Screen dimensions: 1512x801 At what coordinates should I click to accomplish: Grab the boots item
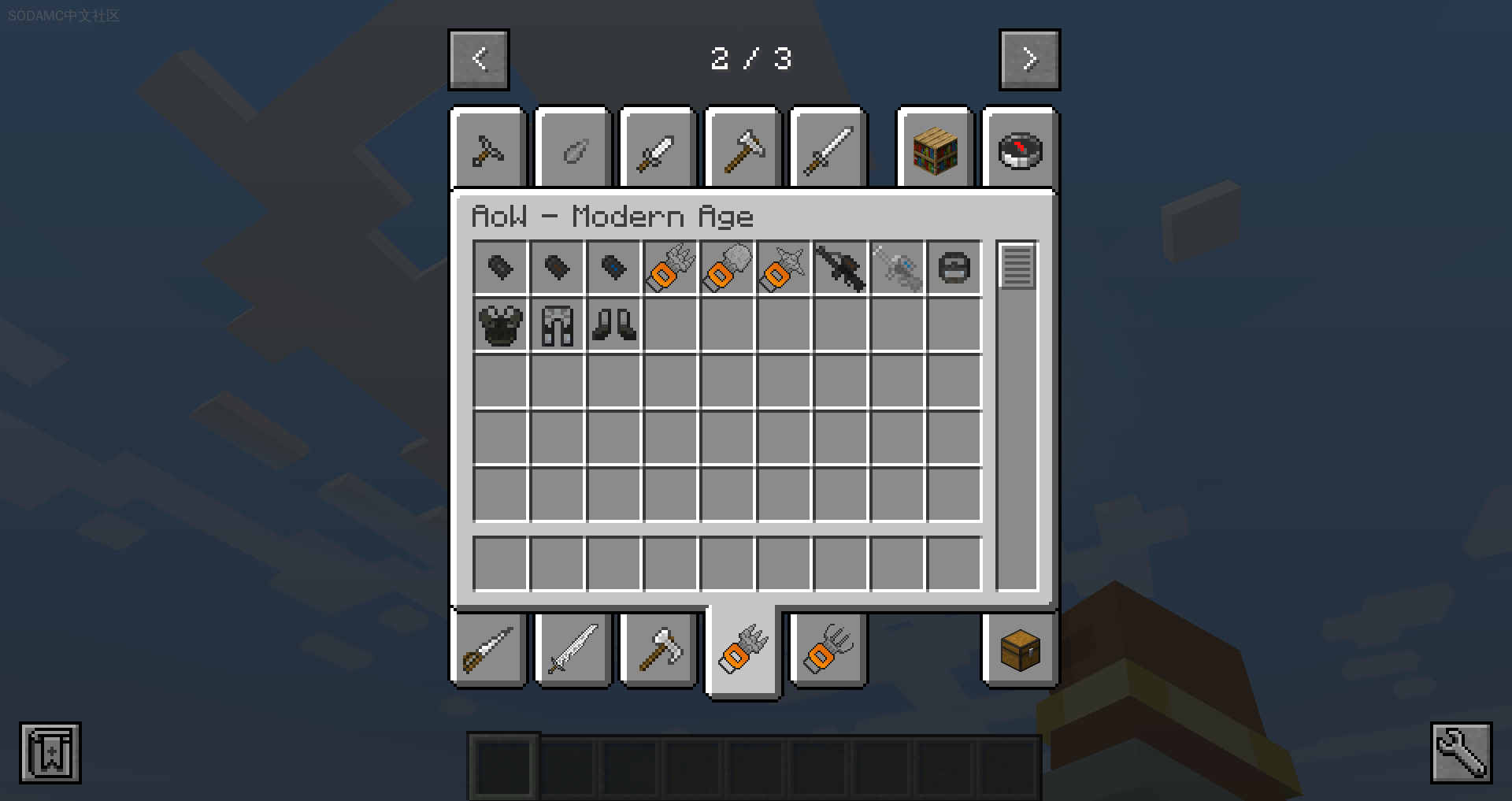613,324
